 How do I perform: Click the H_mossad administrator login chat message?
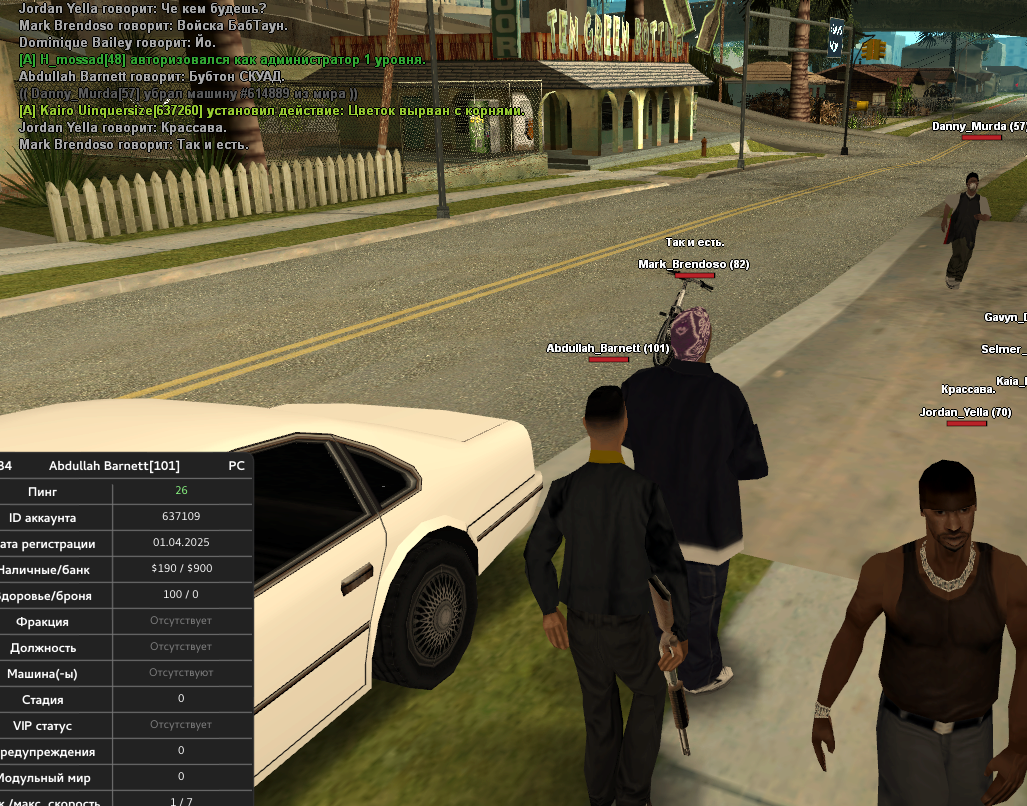point(222,60)
